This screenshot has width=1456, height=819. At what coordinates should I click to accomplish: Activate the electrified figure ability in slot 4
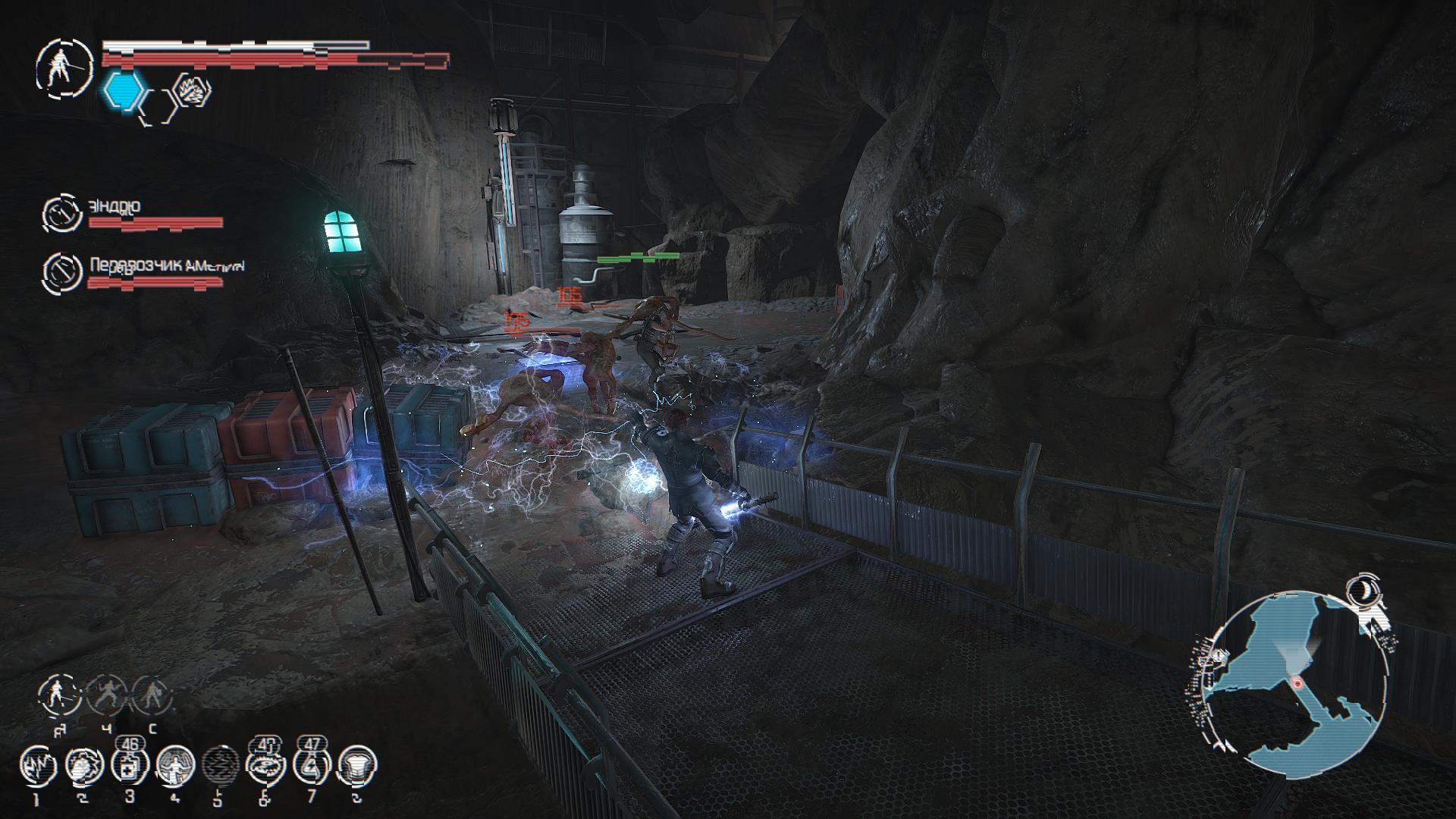coord(174,768)
